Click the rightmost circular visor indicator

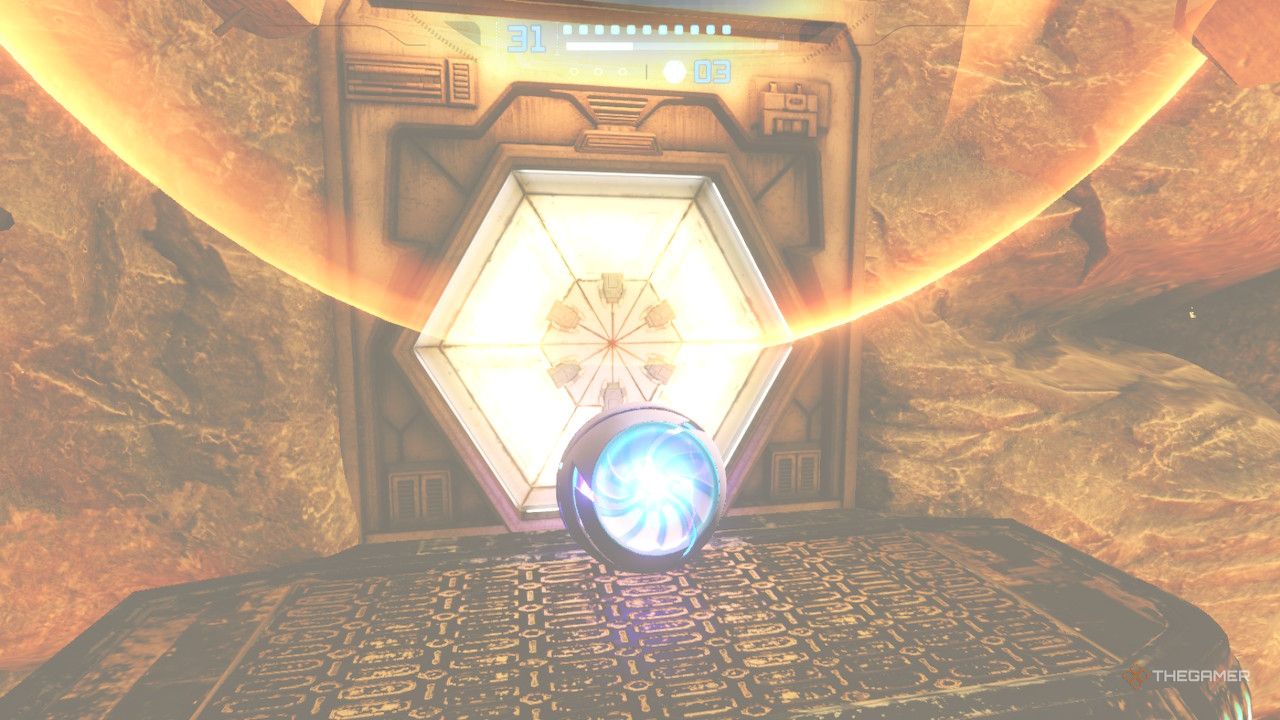(x=621, y=71)
